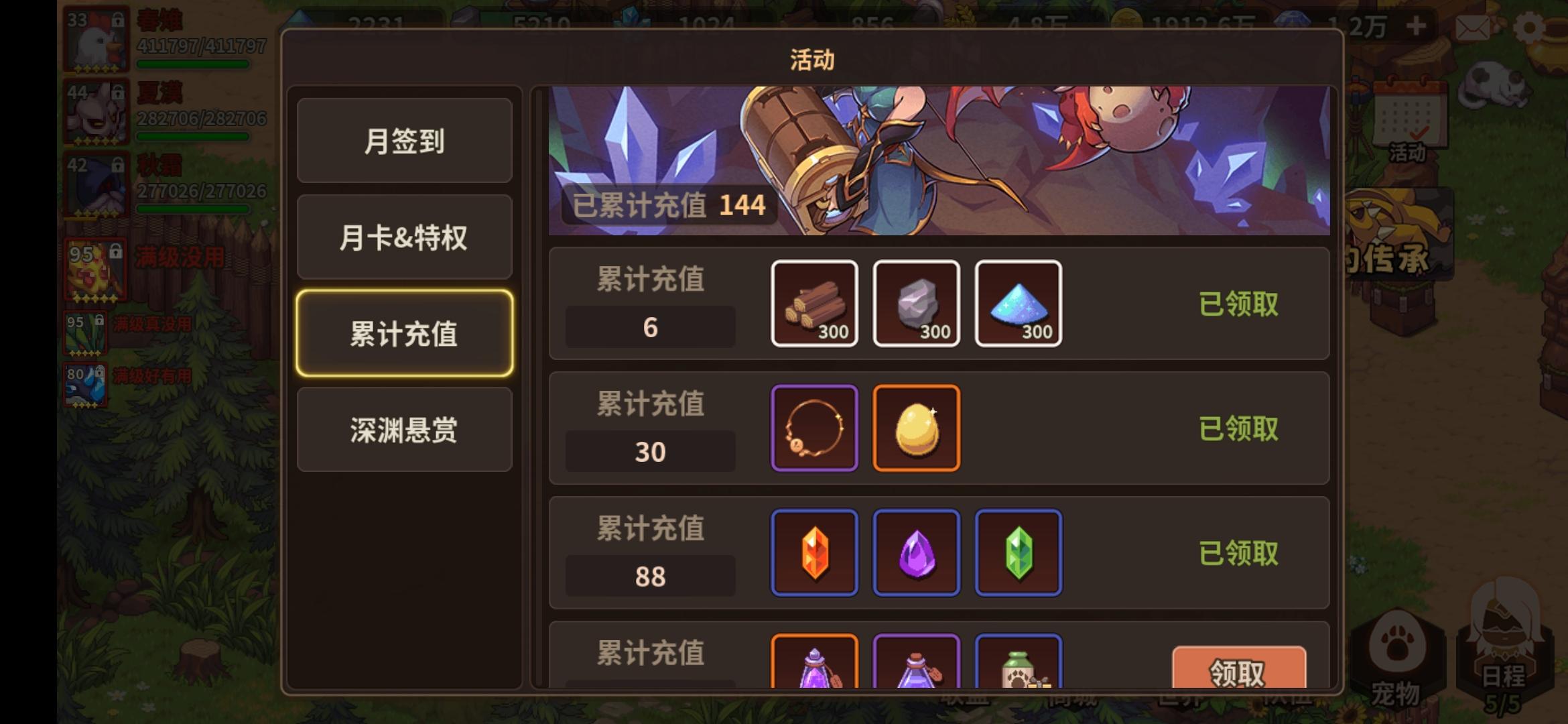1568x724 pixels.
Task: Inspect the golden egg reward icon
Action: tap(916, 427)
